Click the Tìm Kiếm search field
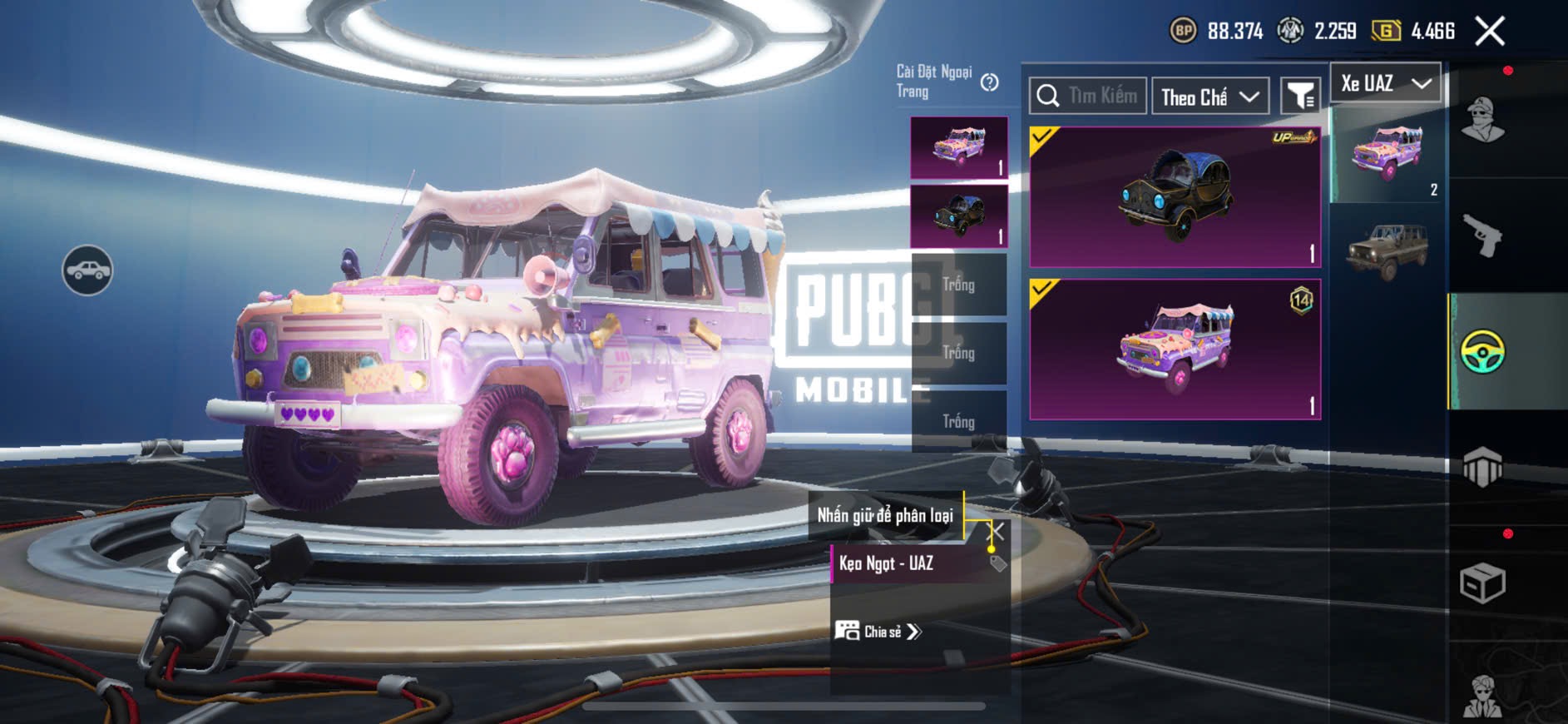 pos(1088,97)
